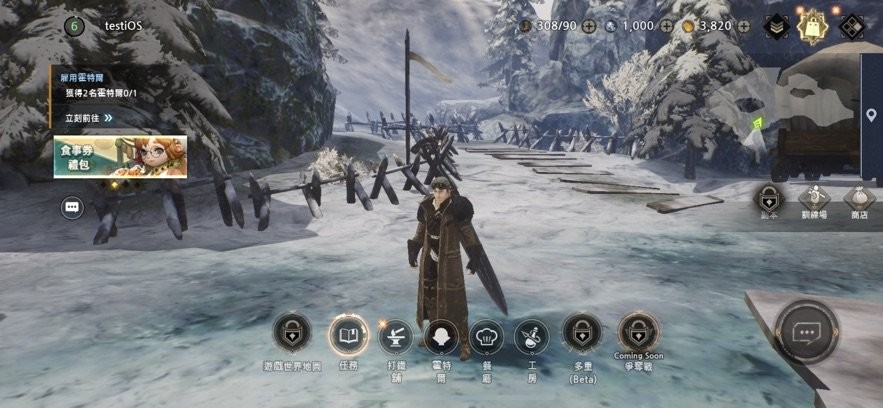Tap the locked 遊戲世界地圖 world map icon
The height and width of the screenshot is (408, 883).
292,333
